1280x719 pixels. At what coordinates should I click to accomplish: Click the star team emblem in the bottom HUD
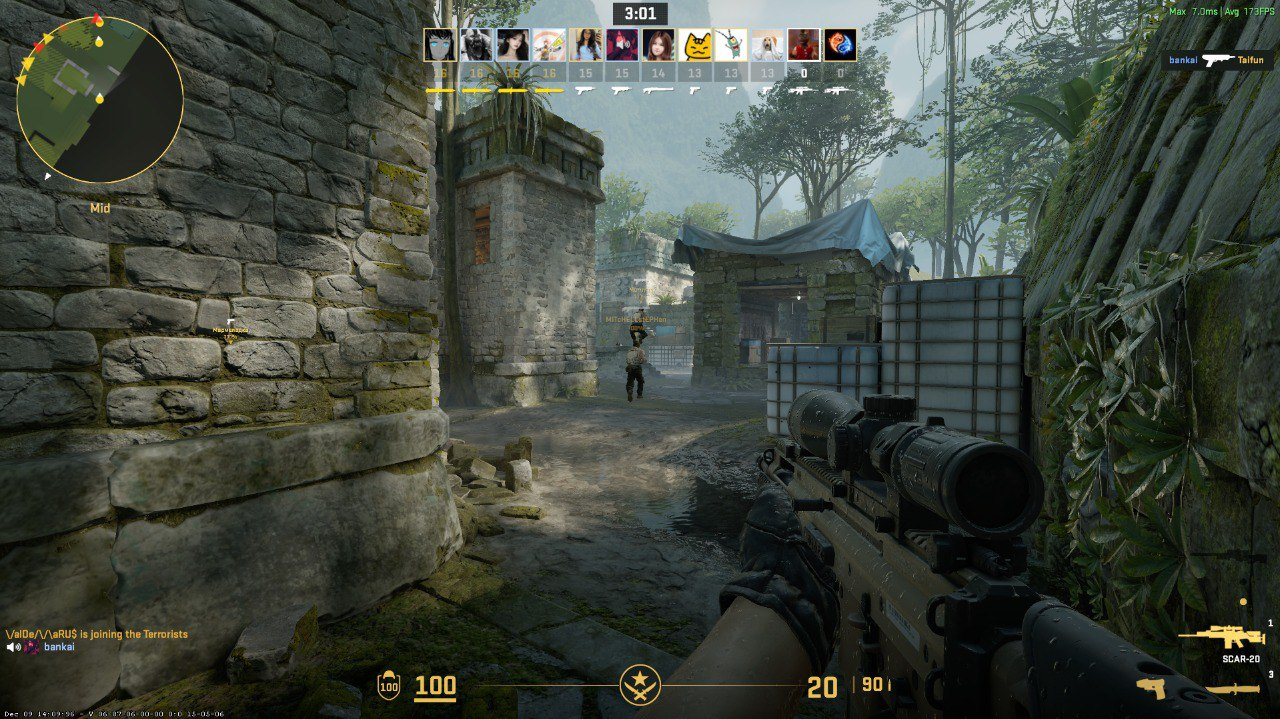click(639, 685)
